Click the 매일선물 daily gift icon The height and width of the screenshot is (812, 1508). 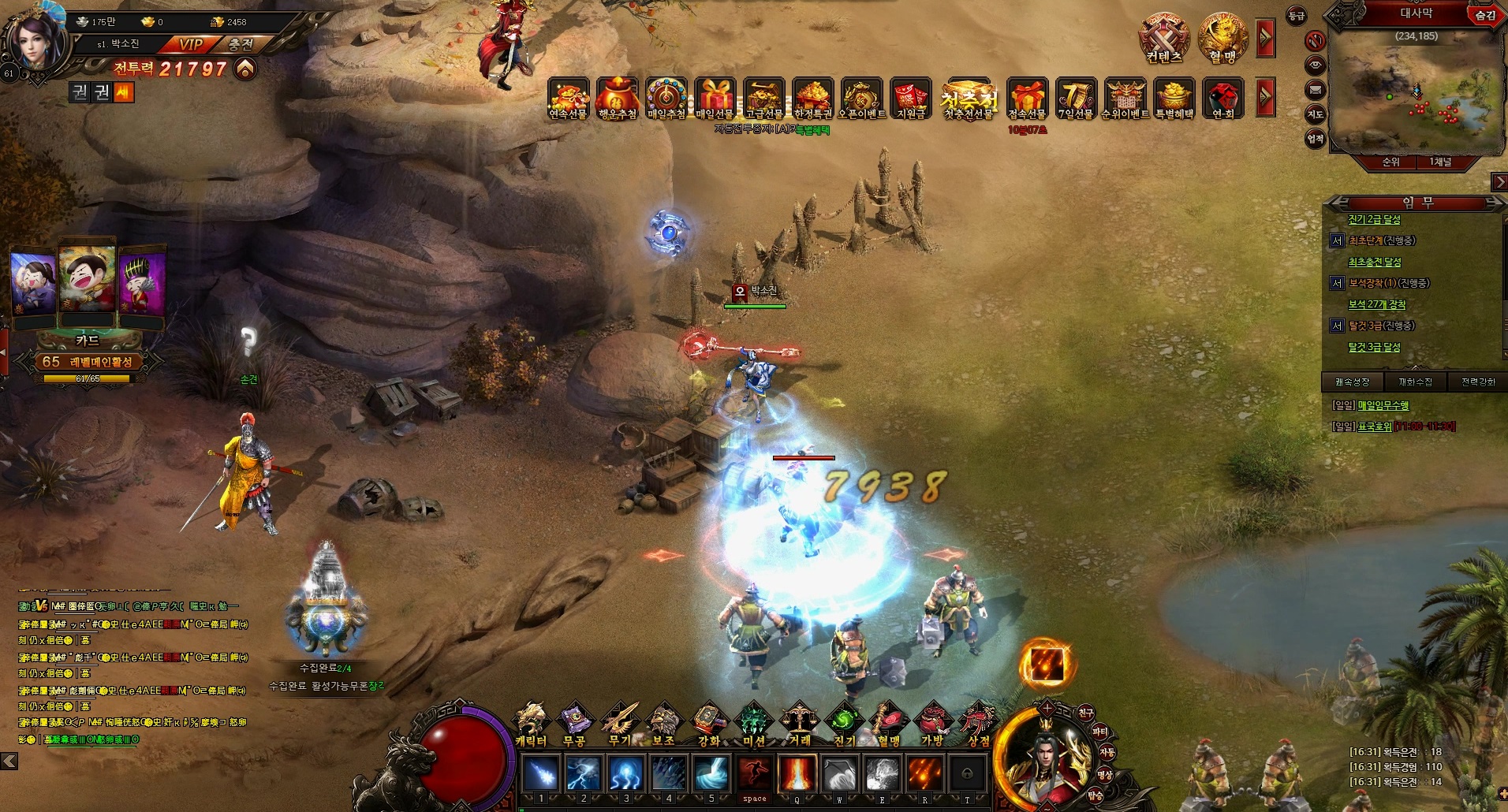tap(715, 99)
